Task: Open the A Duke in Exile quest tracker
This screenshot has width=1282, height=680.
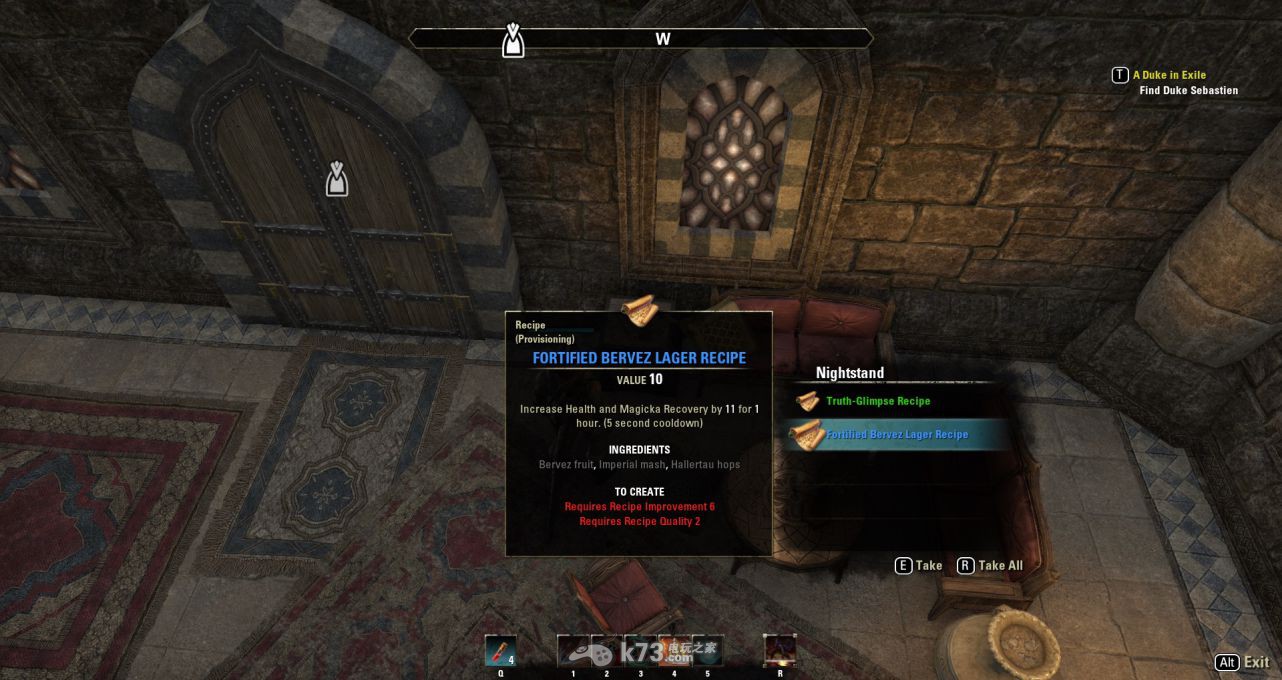Action: pos(1168,75)
